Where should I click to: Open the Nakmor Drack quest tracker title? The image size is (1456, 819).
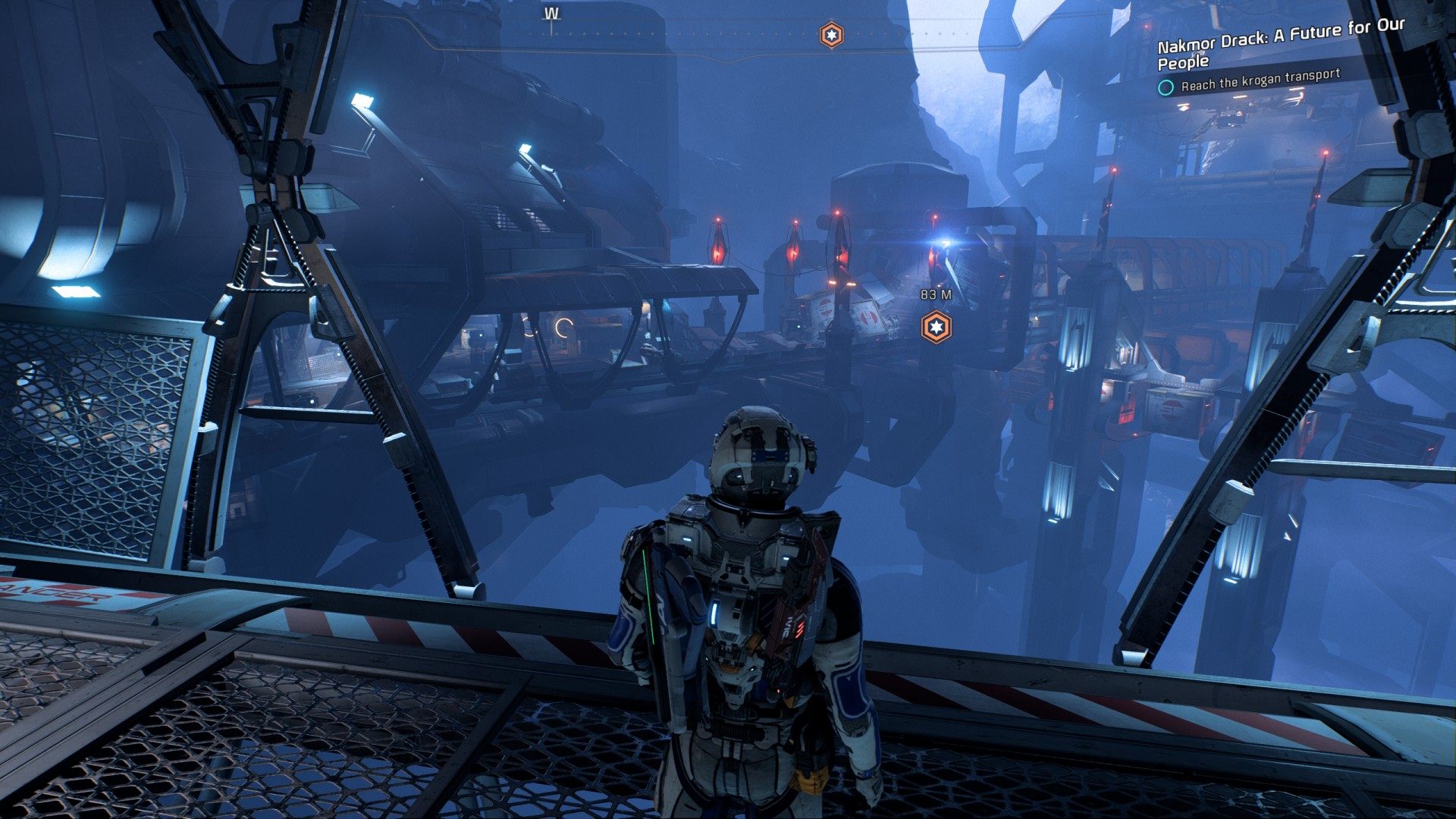[1280, 44]
